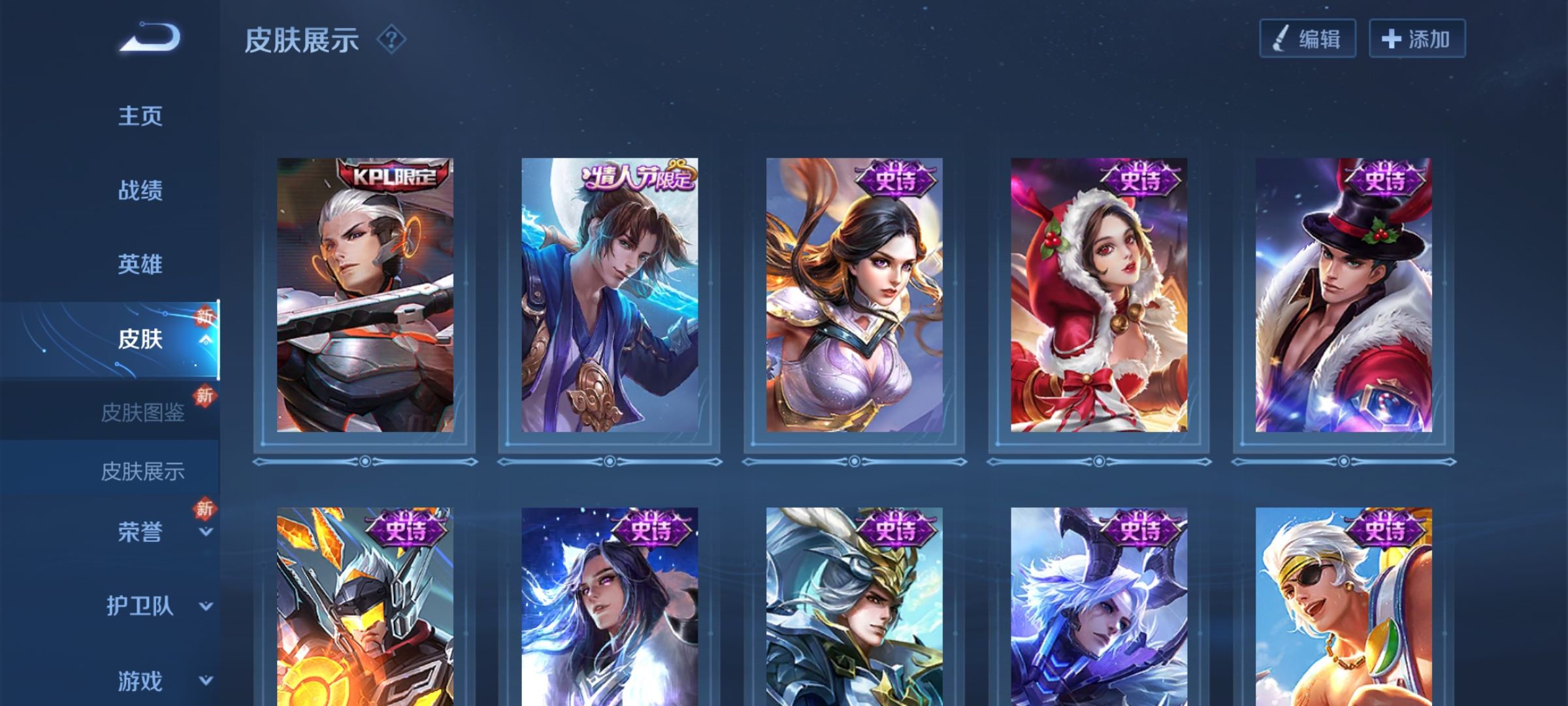Click the 编辑 edit button

click(x=1307, y=39)
